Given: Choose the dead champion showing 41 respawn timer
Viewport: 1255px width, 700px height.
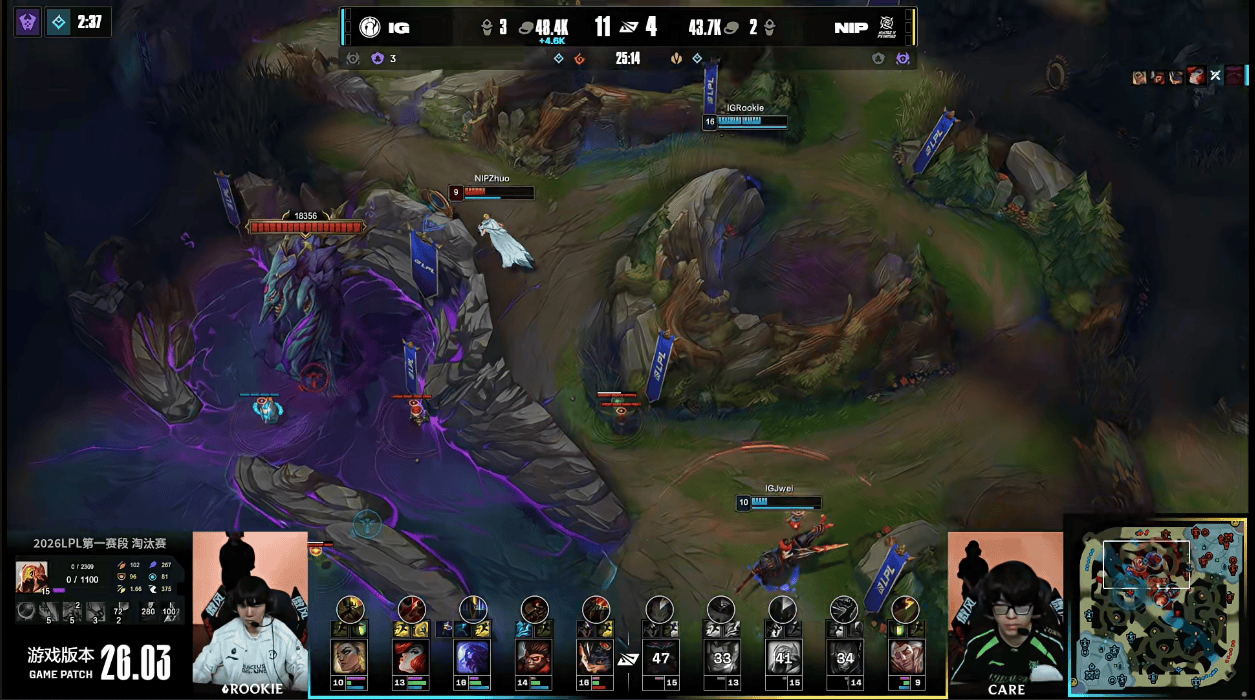Looking at the screenshot, I should tap(784, 657).
